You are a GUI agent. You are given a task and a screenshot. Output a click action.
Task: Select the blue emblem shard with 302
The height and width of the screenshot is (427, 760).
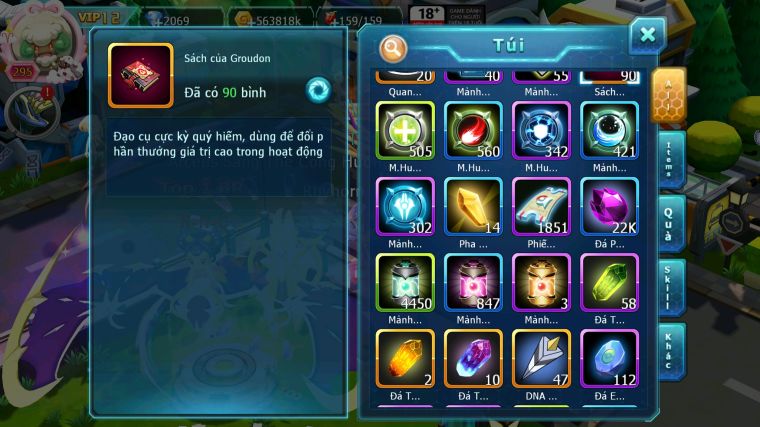point(405,207)
